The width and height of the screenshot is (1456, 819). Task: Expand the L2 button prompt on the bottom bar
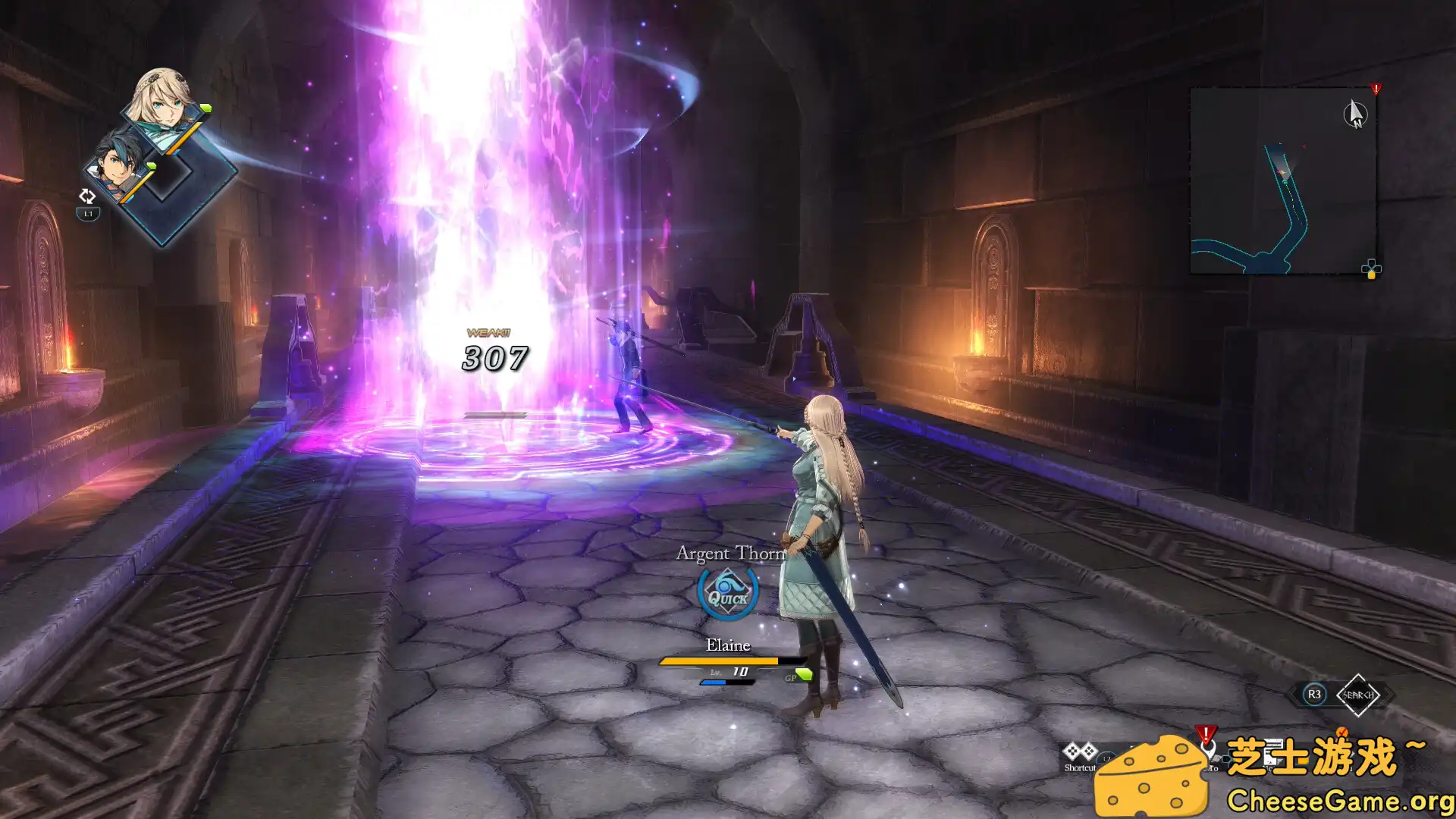coord(1106,758)
